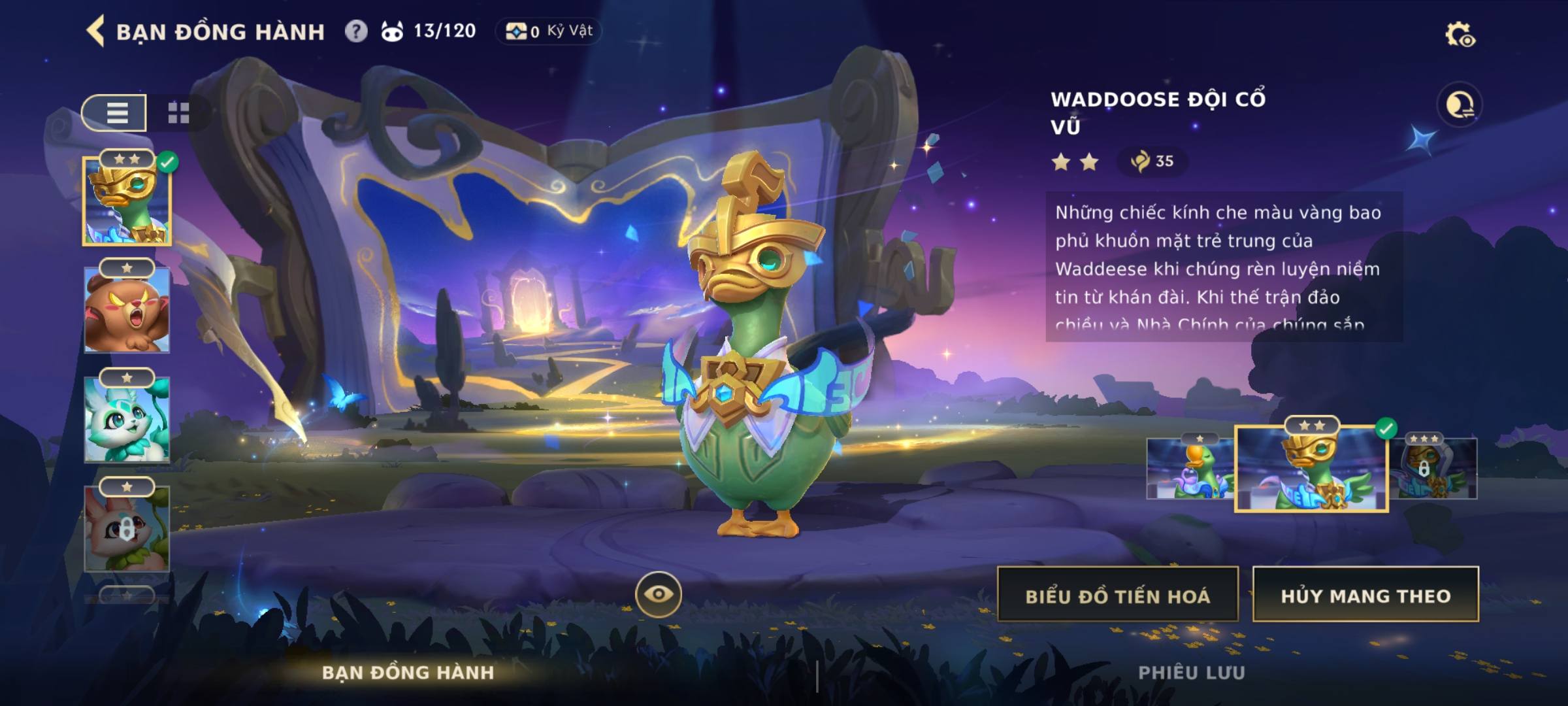View the two-star Waddoose evolution thumbnail
Image resolution: width=1568 pixels, height=706 pixels.
tap(1311, 468)
